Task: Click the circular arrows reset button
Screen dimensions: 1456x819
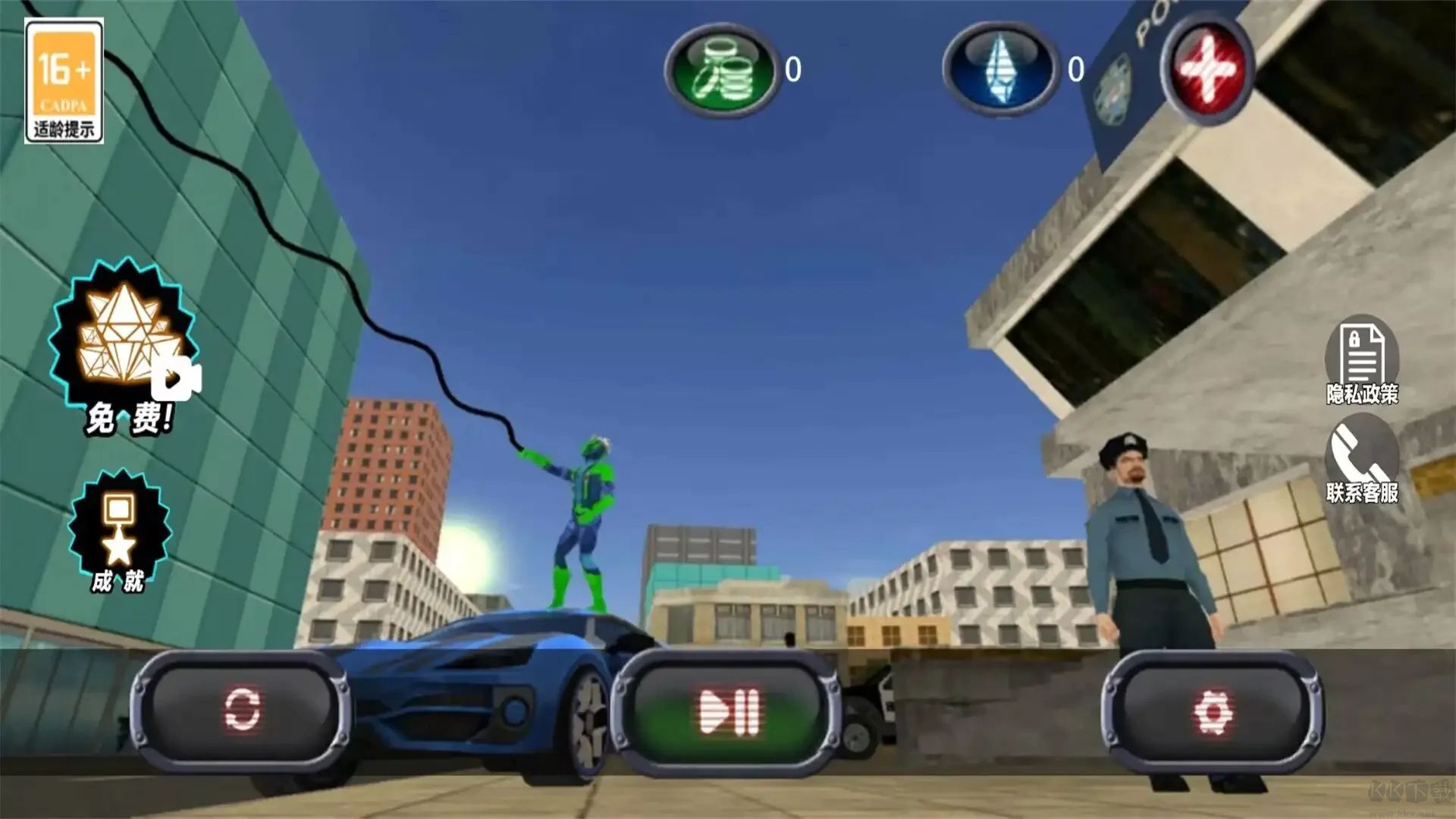Action: (x=242, y=710)
